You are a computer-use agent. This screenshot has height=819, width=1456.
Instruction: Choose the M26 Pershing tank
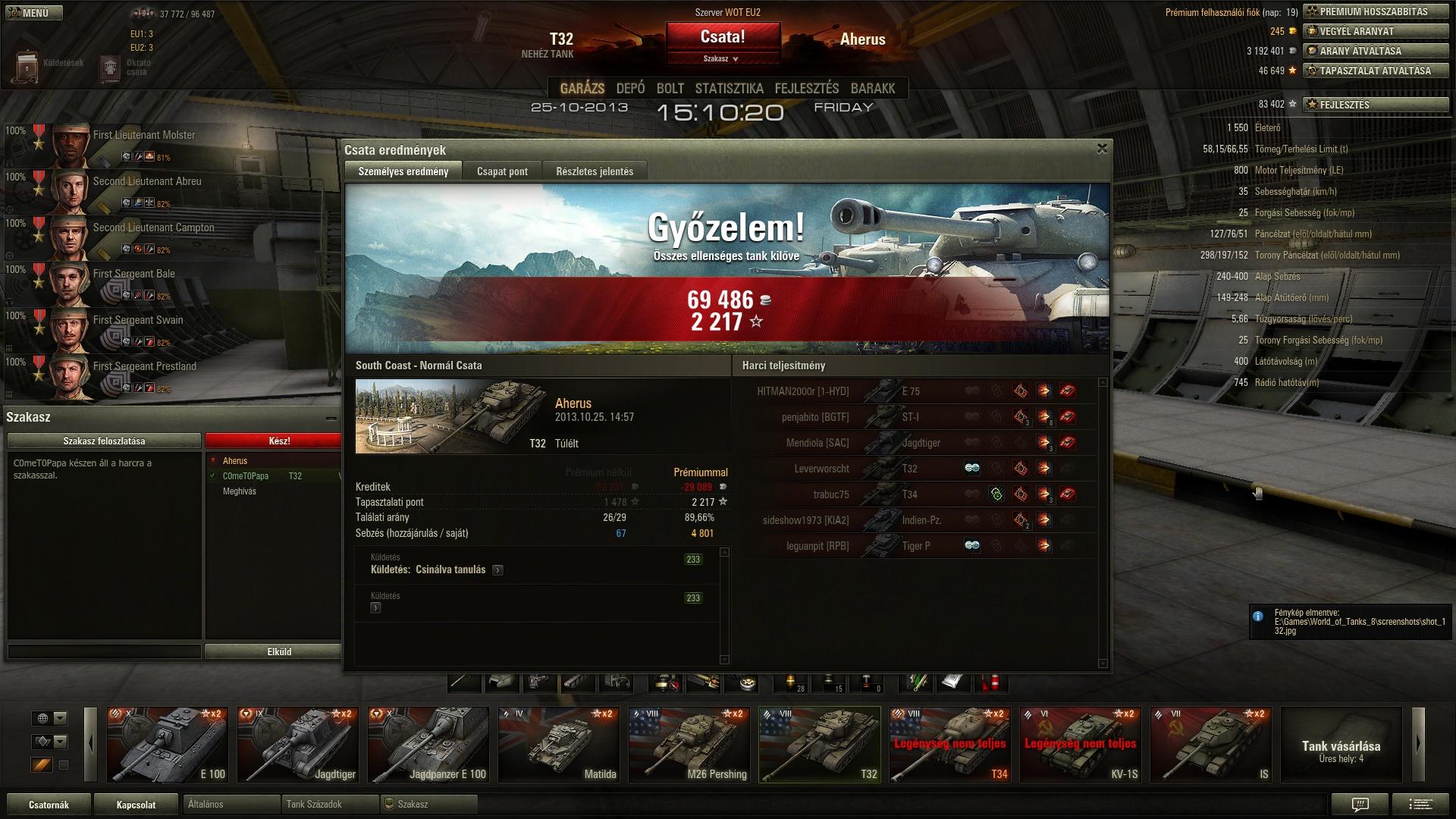click(689, 744)
